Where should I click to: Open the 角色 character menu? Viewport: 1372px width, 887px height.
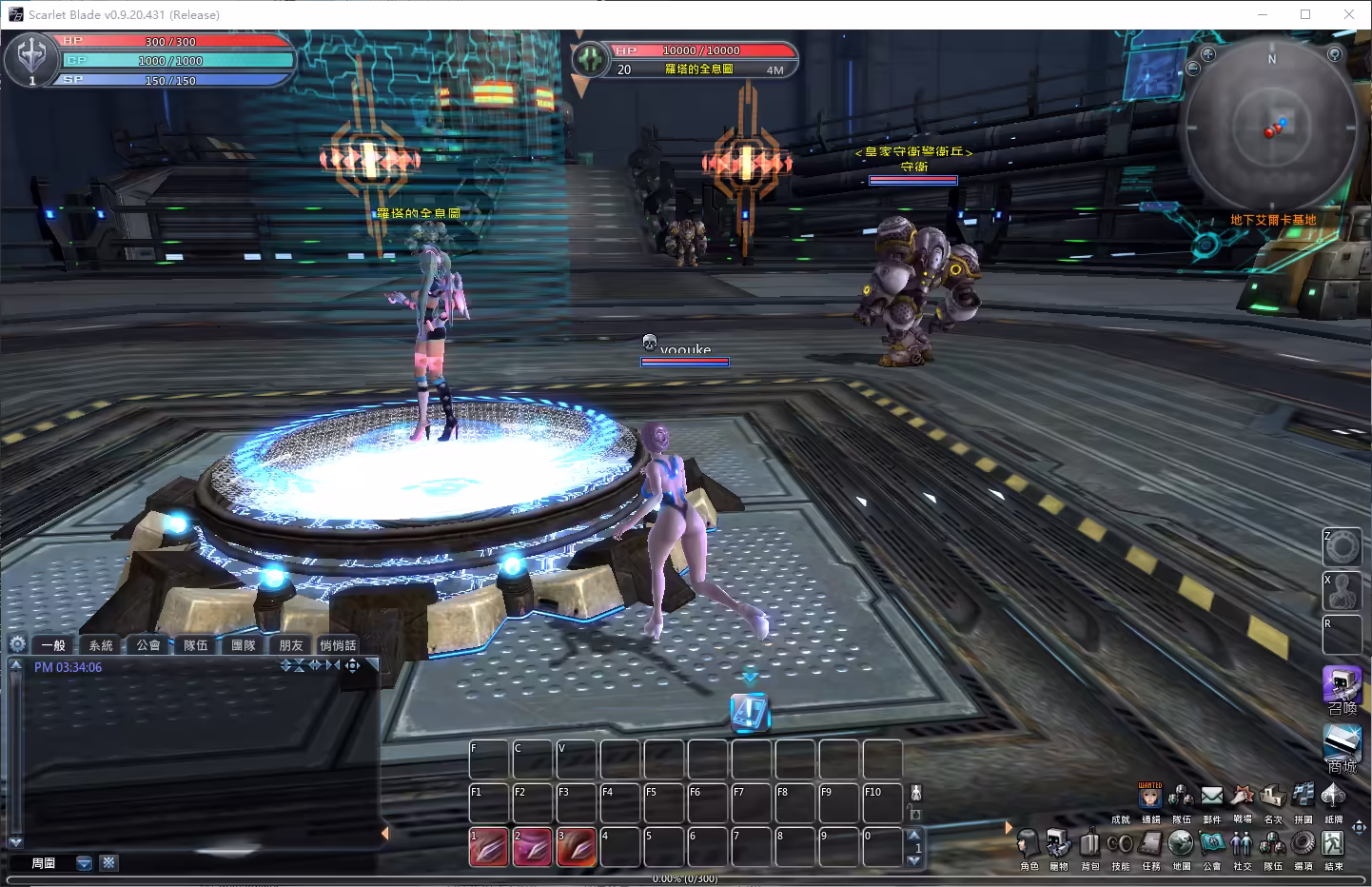click(x=1029, y=845)
